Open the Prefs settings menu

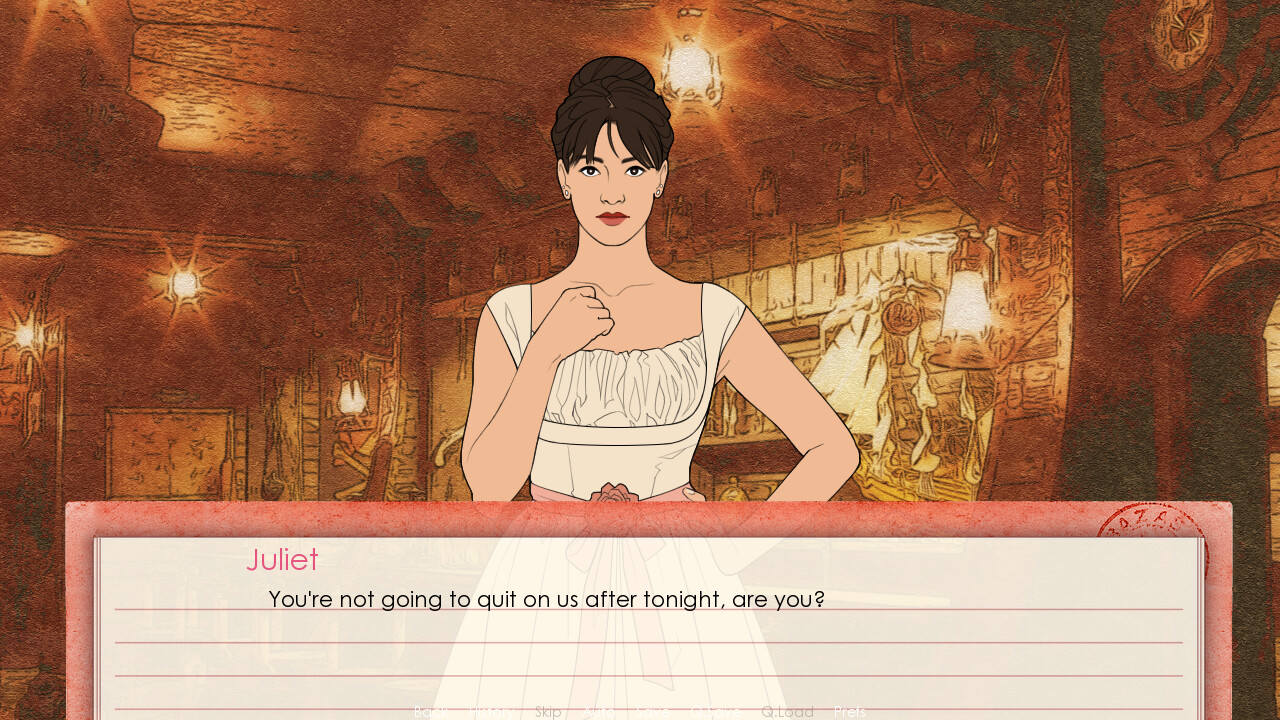coord(850,711)
